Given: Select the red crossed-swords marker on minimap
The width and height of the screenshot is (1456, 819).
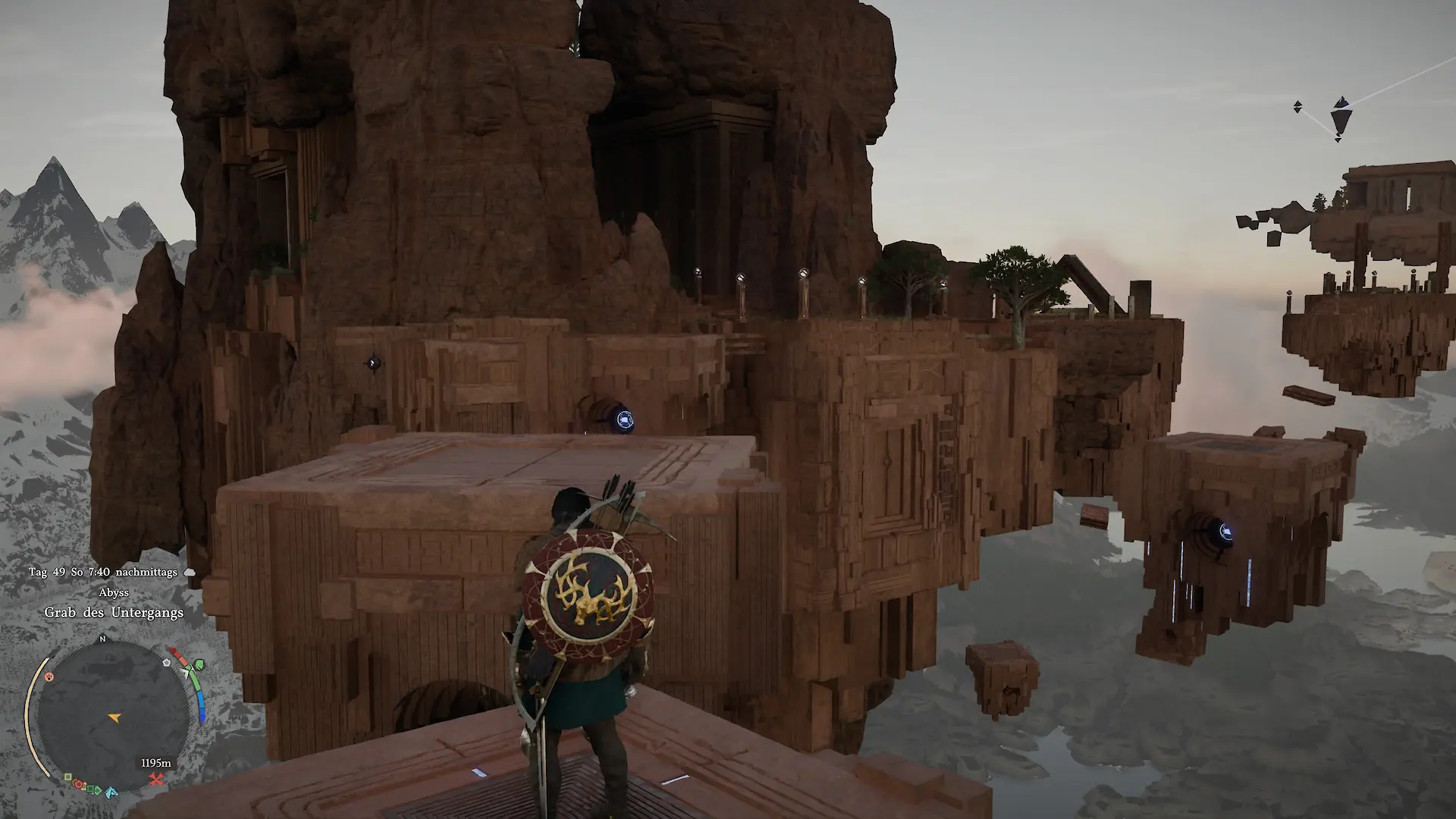Looking at the screenshot, I should point(157,780).
